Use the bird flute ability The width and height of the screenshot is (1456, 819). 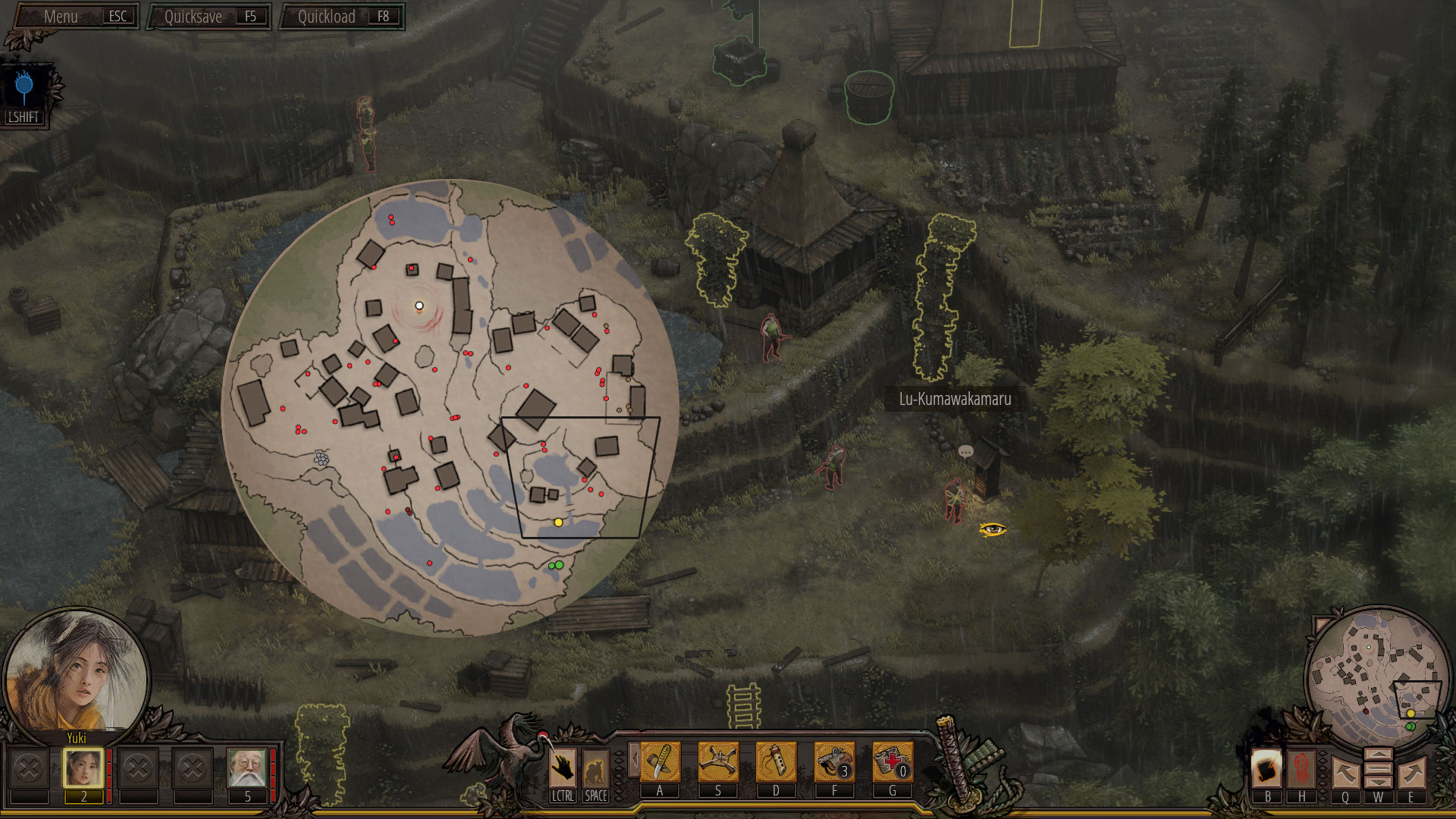pyautogui.click(x=776, y=762)
